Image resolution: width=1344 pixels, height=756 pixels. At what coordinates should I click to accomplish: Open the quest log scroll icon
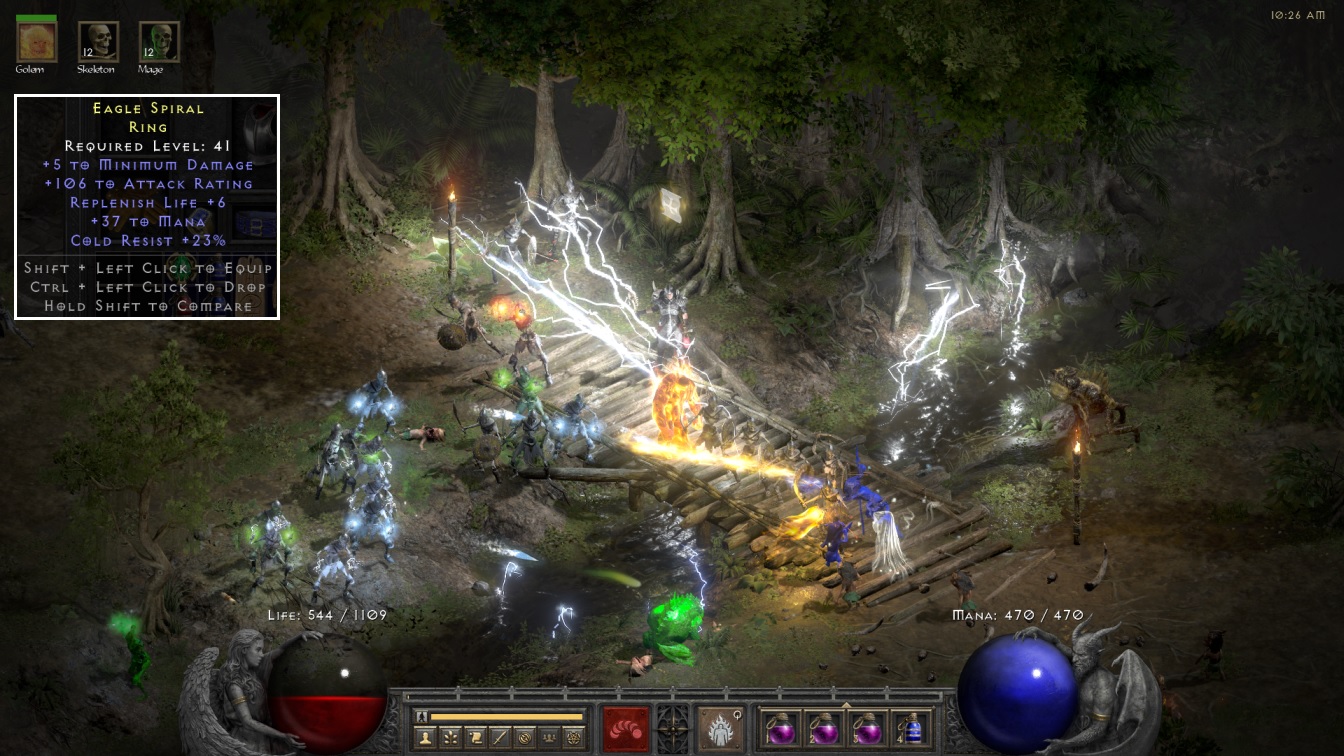pyautogui.click(x=474, y=737)
